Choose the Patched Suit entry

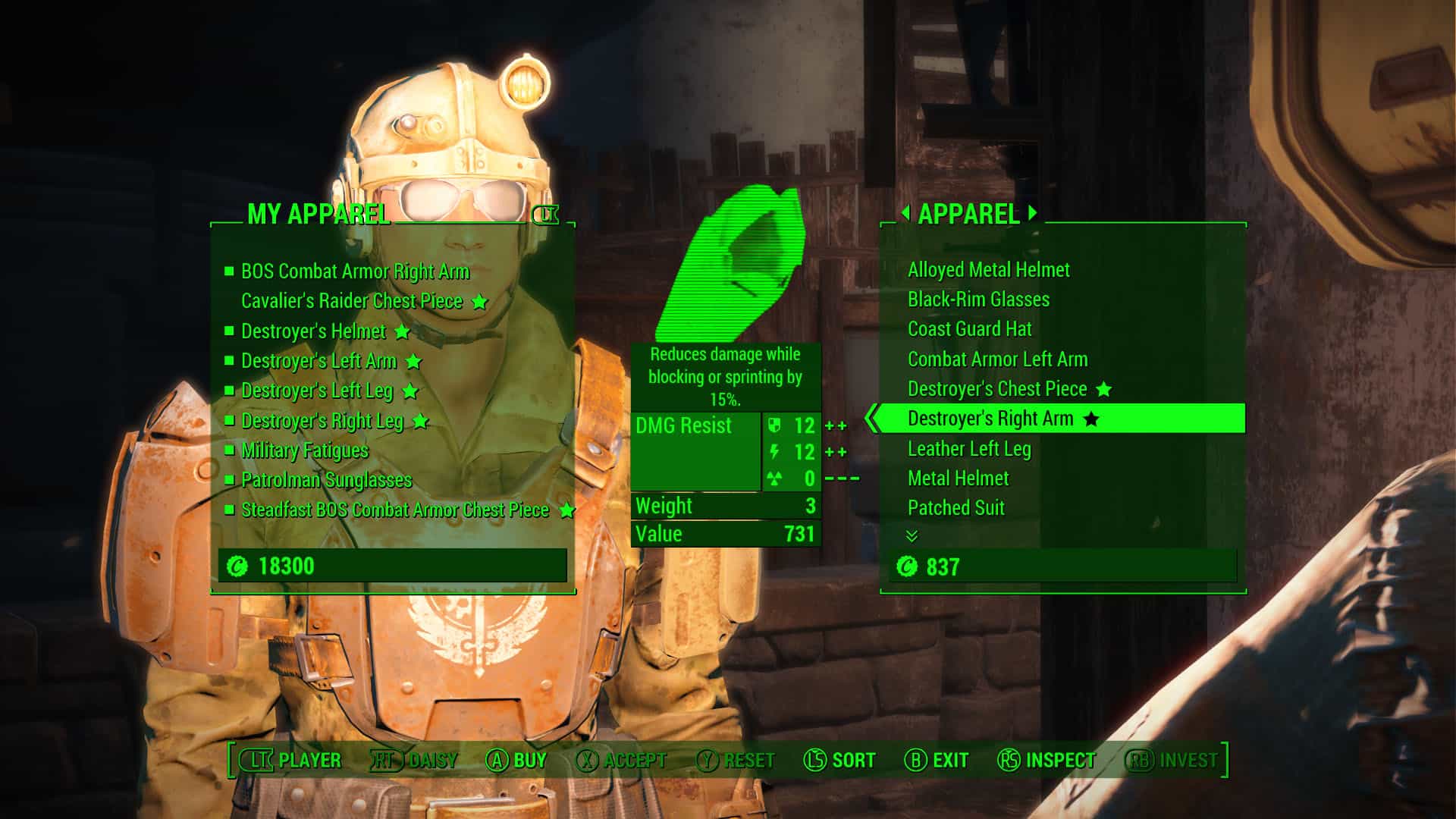955,508
